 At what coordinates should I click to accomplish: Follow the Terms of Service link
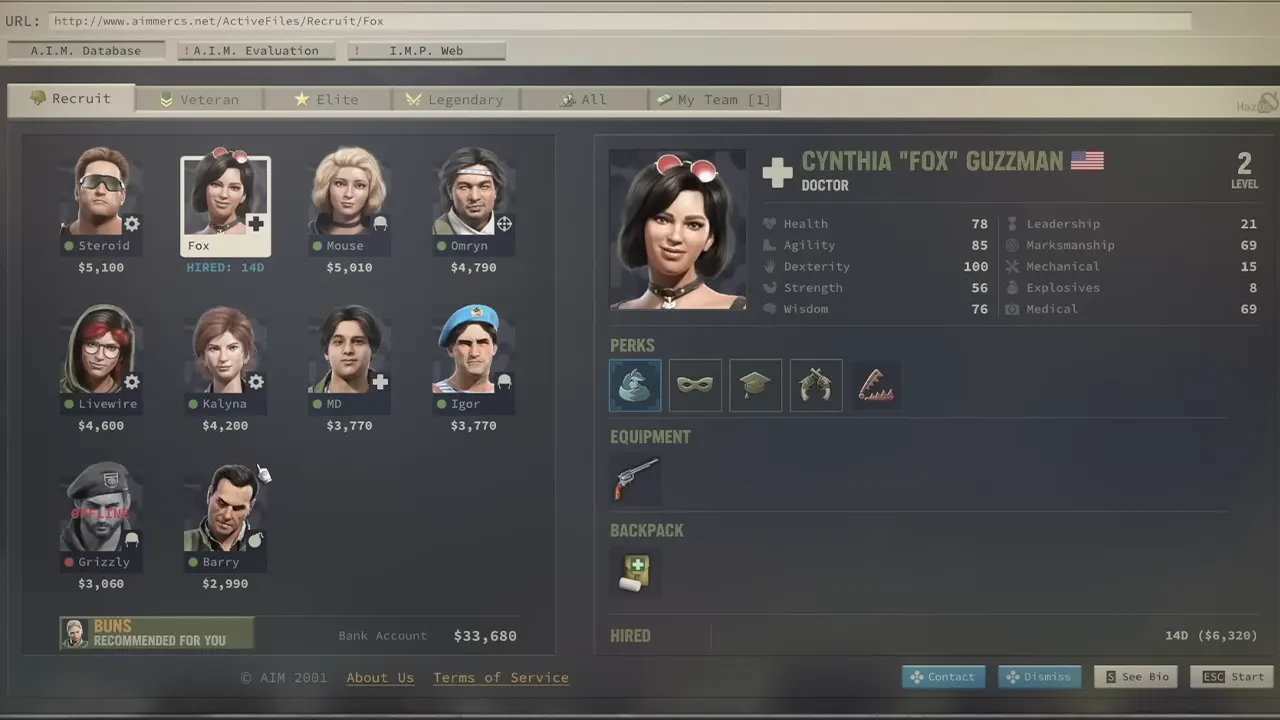point(500,678)
